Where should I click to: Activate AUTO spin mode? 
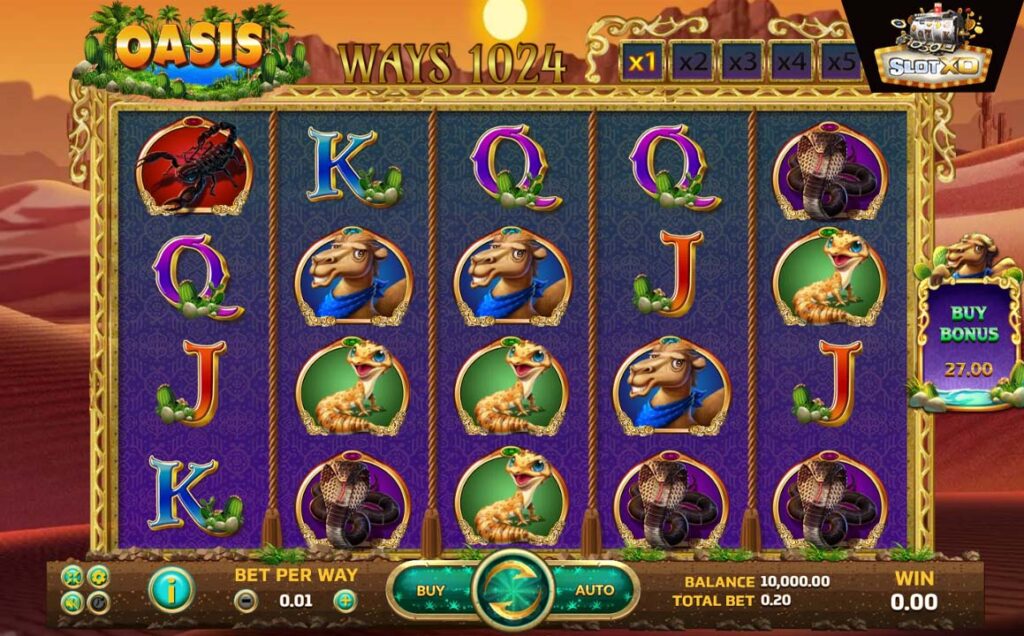pos(594,590)
